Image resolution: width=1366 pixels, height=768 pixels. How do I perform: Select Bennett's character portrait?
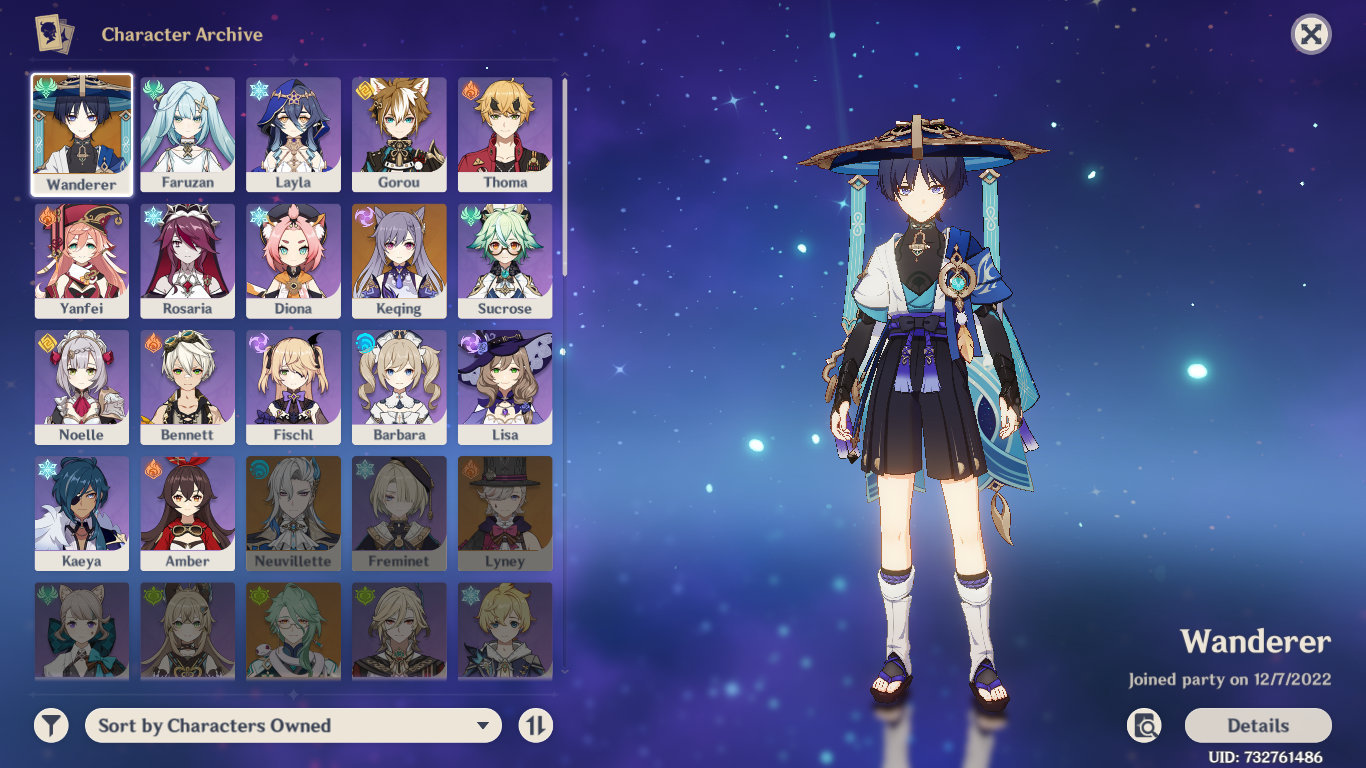point(187,382)
